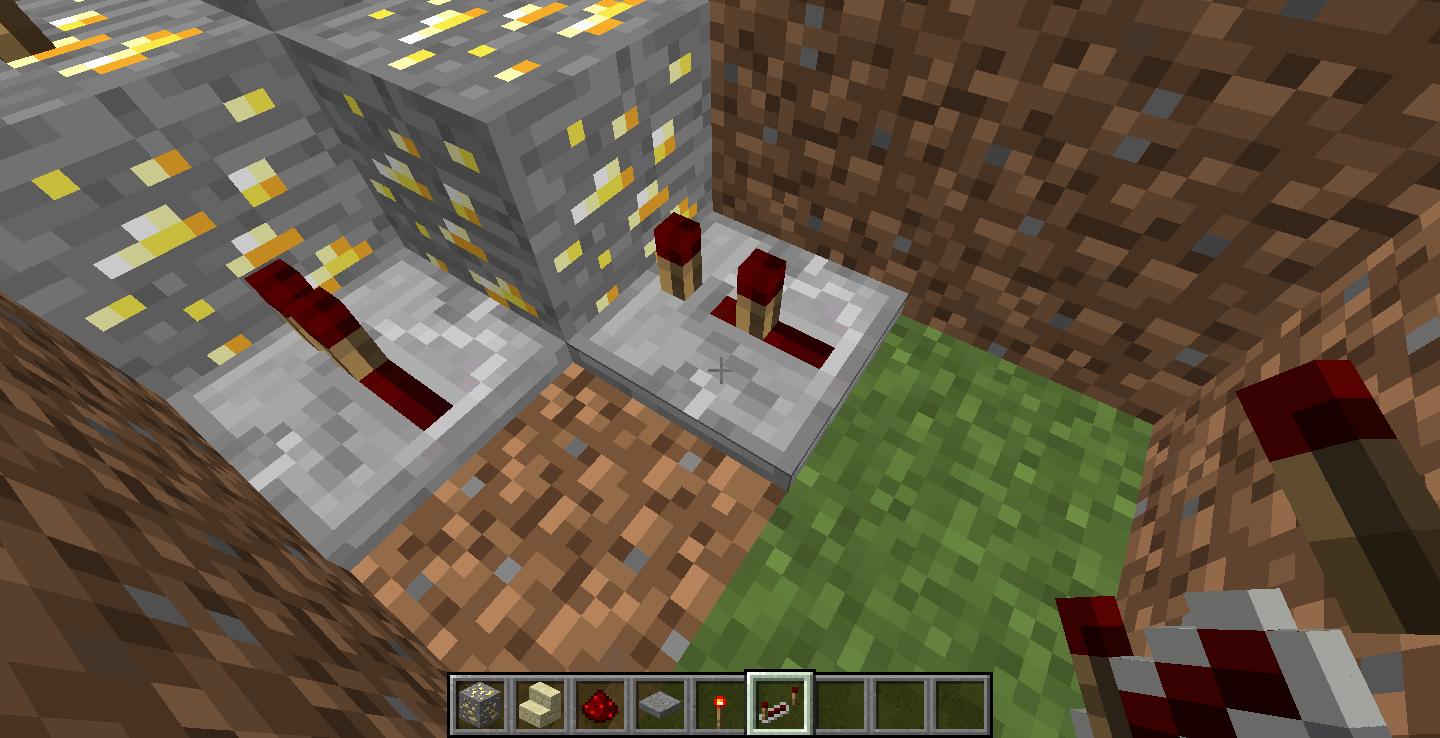Select the gold ore block in the hotbar
Viewport: 1440px width, 738px height.
click(x=480, y=702)
